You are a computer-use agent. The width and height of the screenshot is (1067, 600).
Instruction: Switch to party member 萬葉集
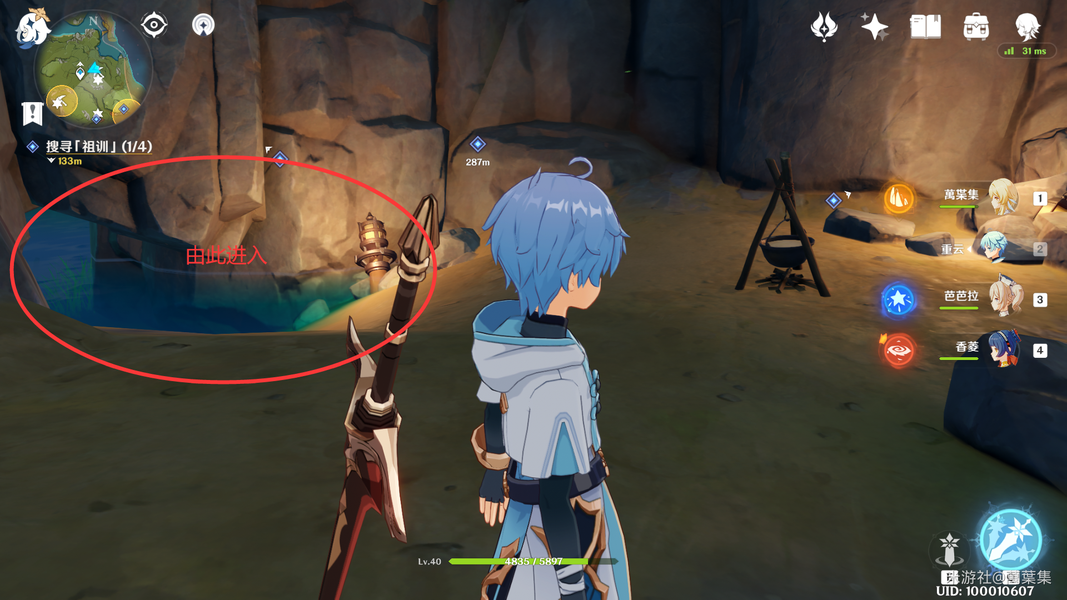coord(1001,197)
